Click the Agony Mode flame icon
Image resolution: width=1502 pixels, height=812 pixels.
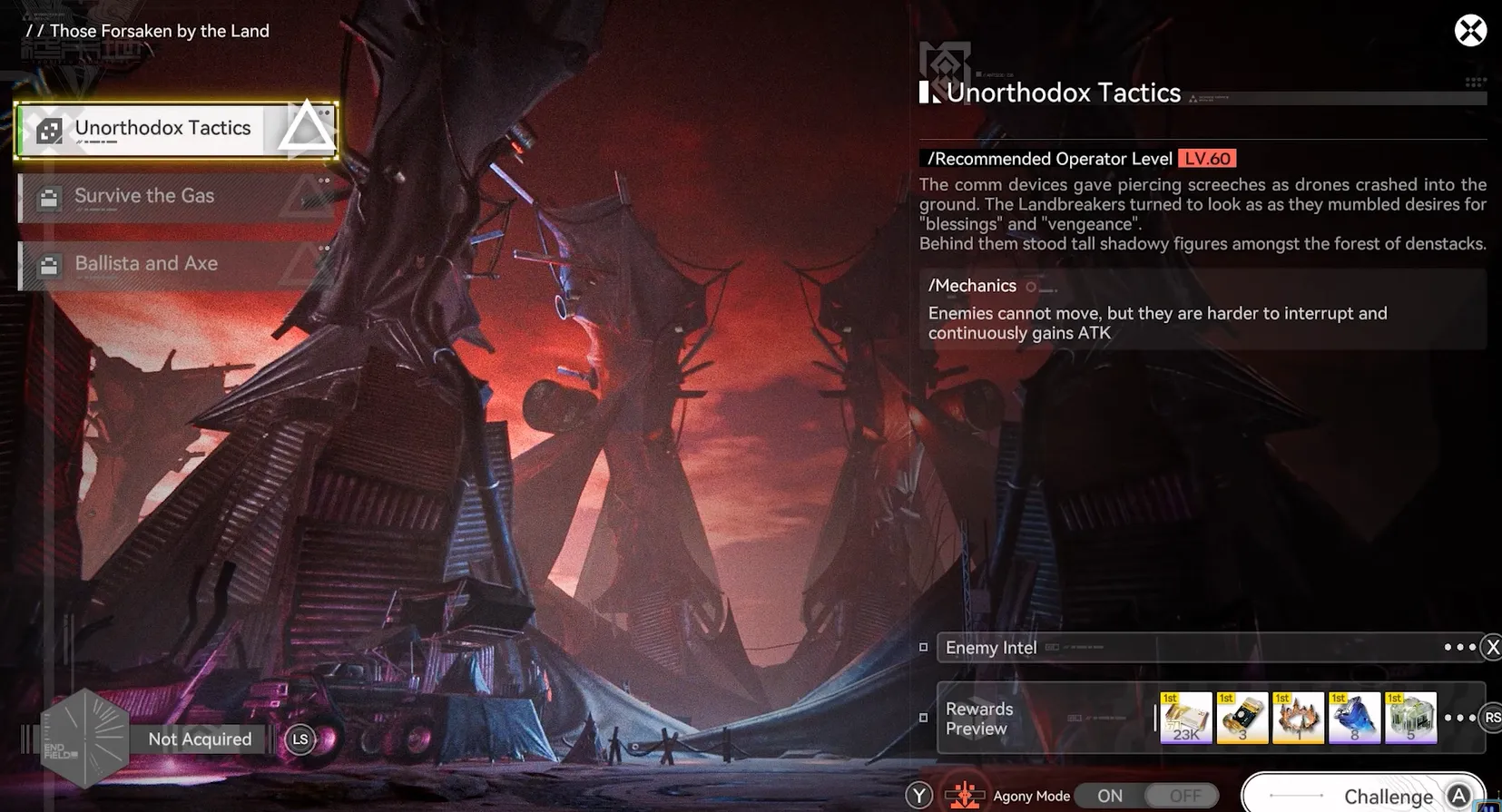(x=965, y=795)
